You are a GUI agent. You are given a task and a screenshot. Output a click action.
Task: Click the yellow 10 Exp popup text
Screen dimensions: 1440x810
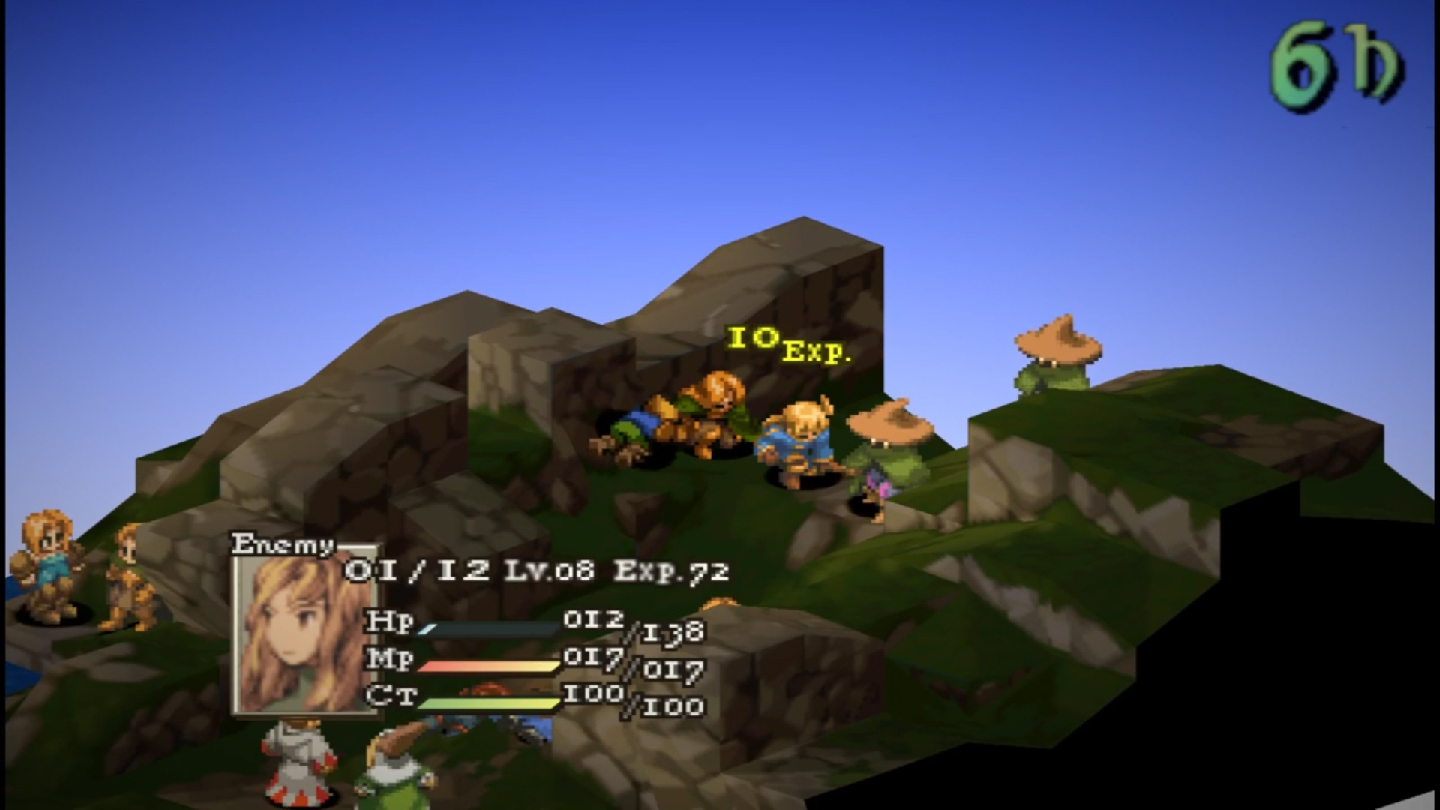[790, 345]
